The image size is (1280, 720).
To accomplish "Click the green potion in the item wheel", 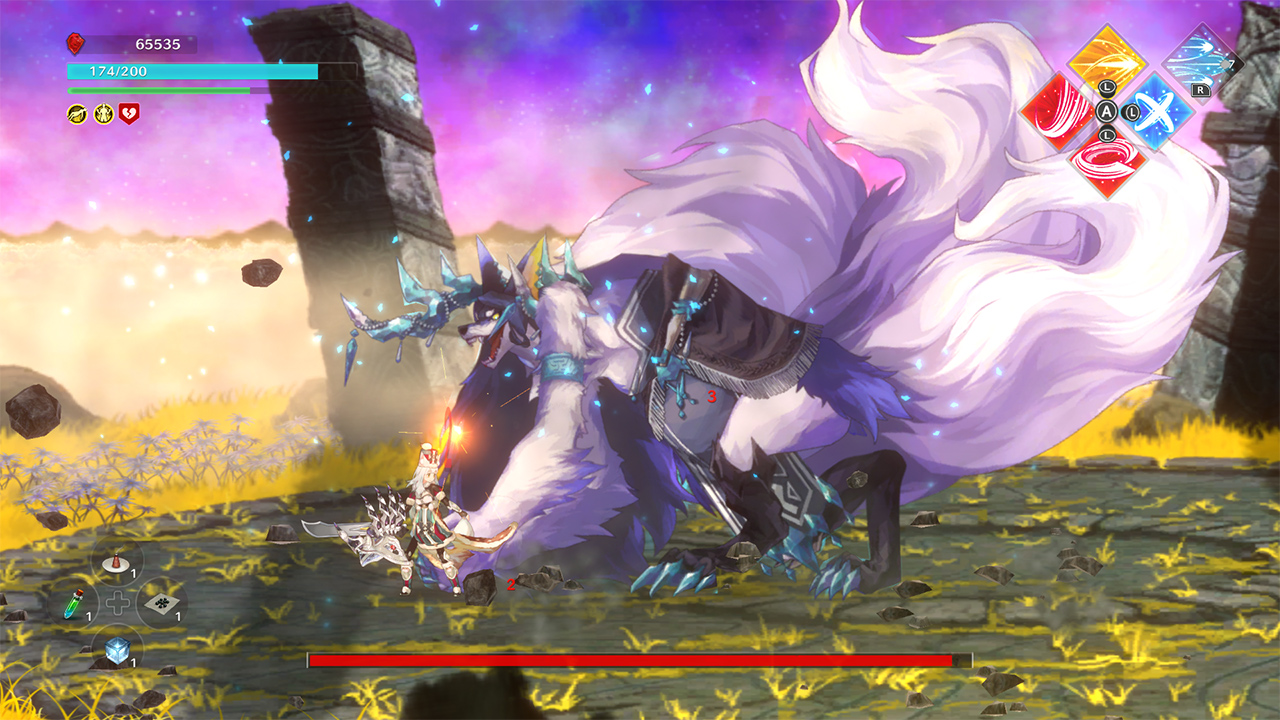I will coord(73,604).
